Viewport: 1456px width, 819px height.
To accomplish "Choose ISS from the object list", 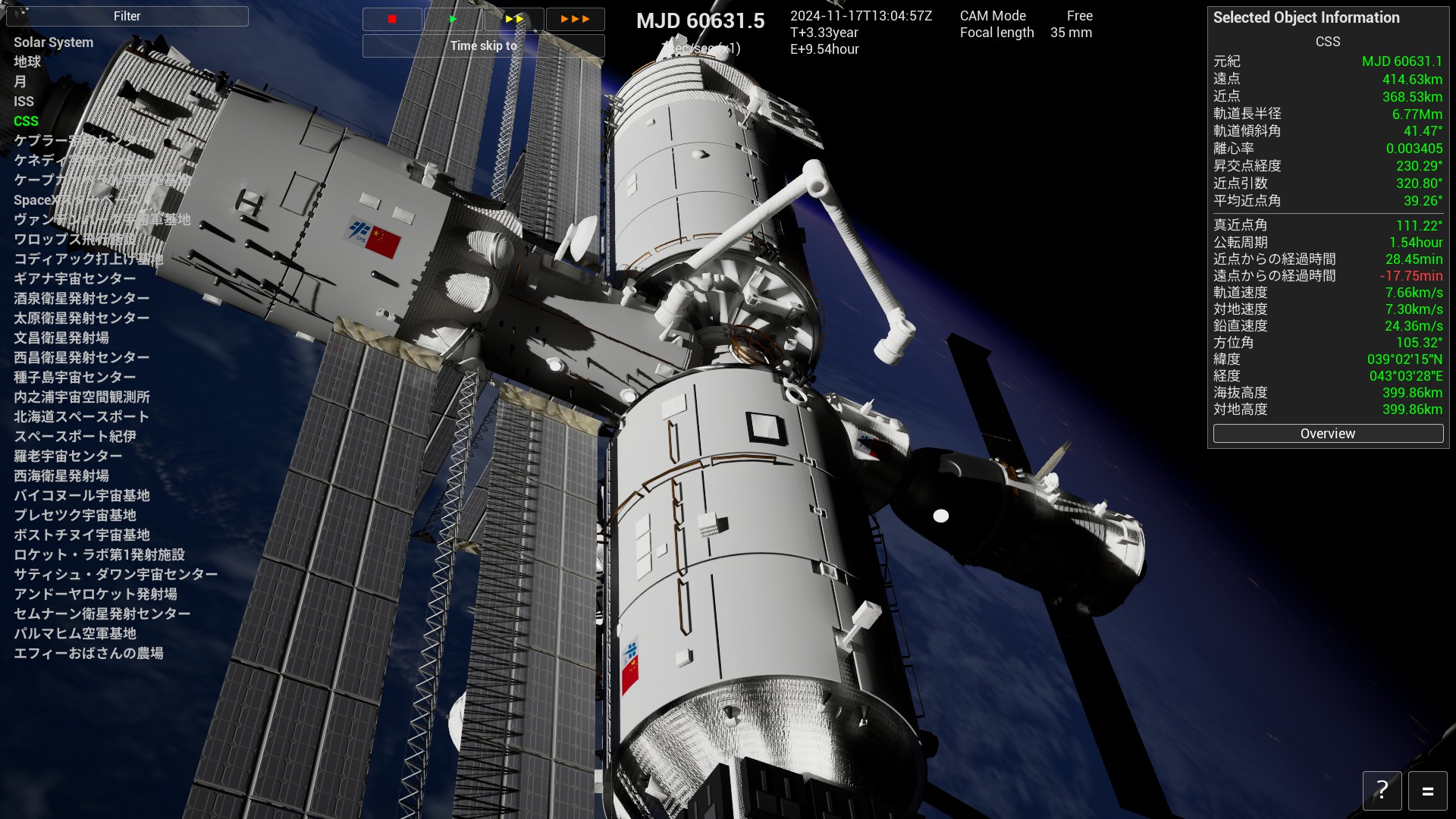I will [x=24, y=101].
